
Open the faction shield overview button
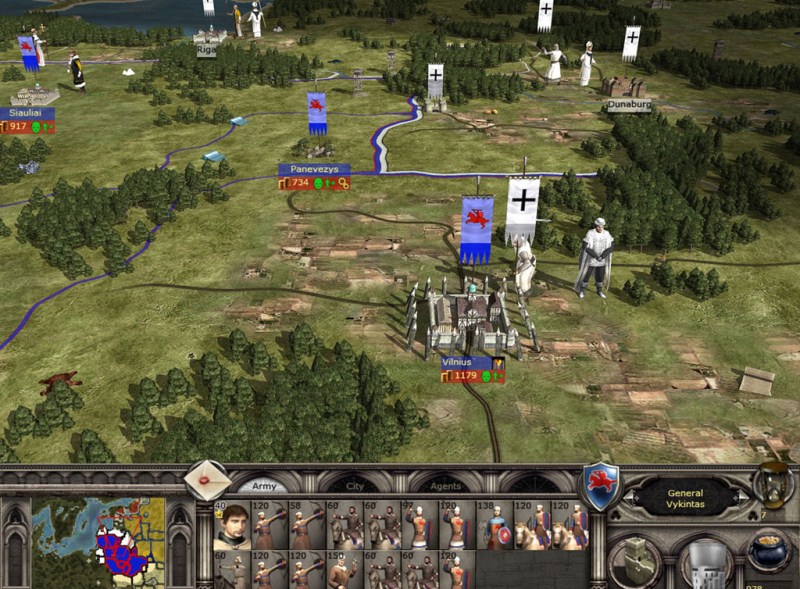[602, 486]
